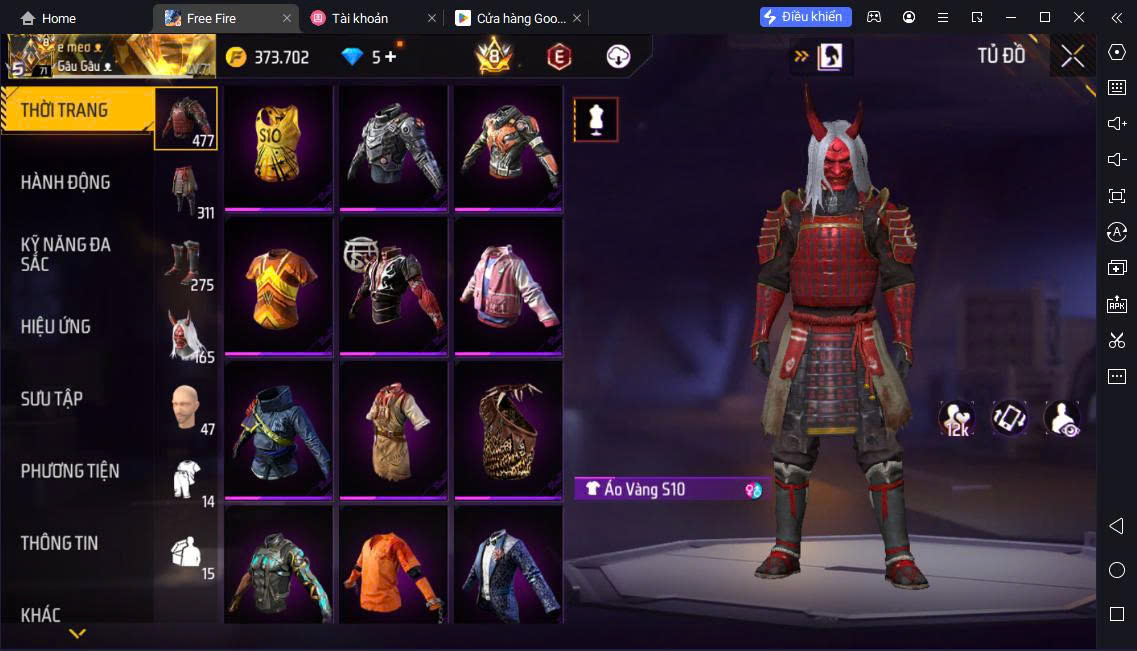Choose the yellow S10 jersey item
Image resolution: width=1137 pixels, height=651 pixels.
coord(278,147)
